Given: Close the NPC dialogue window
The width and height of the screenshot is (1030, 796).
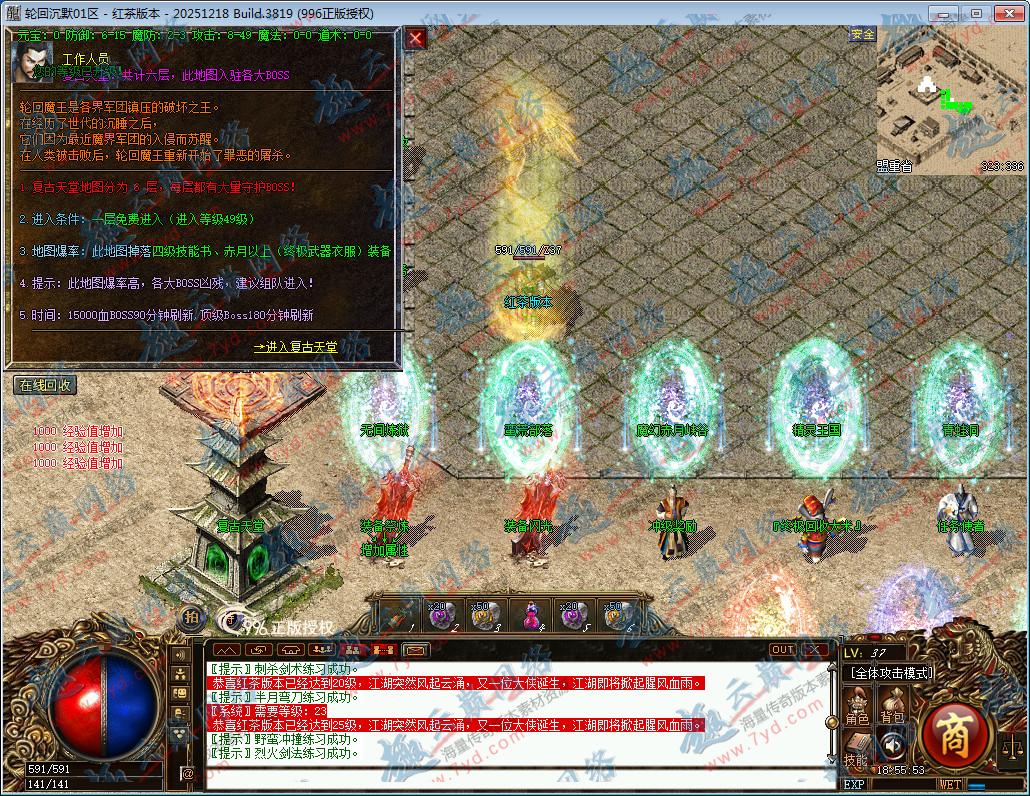Looking at the screenshot, I should [x=416, y=39].
